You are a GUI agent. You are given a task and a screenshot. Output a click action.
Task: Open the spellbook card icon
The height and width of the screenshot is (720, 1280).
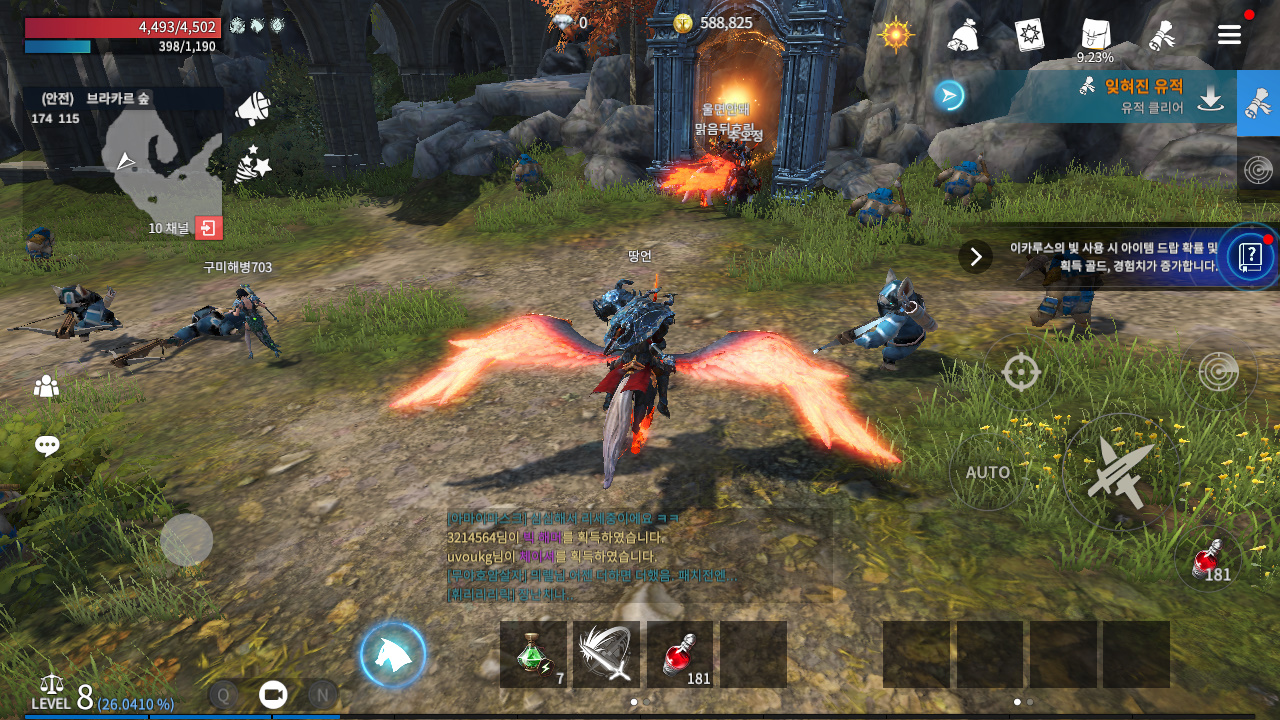(1029, 35)
